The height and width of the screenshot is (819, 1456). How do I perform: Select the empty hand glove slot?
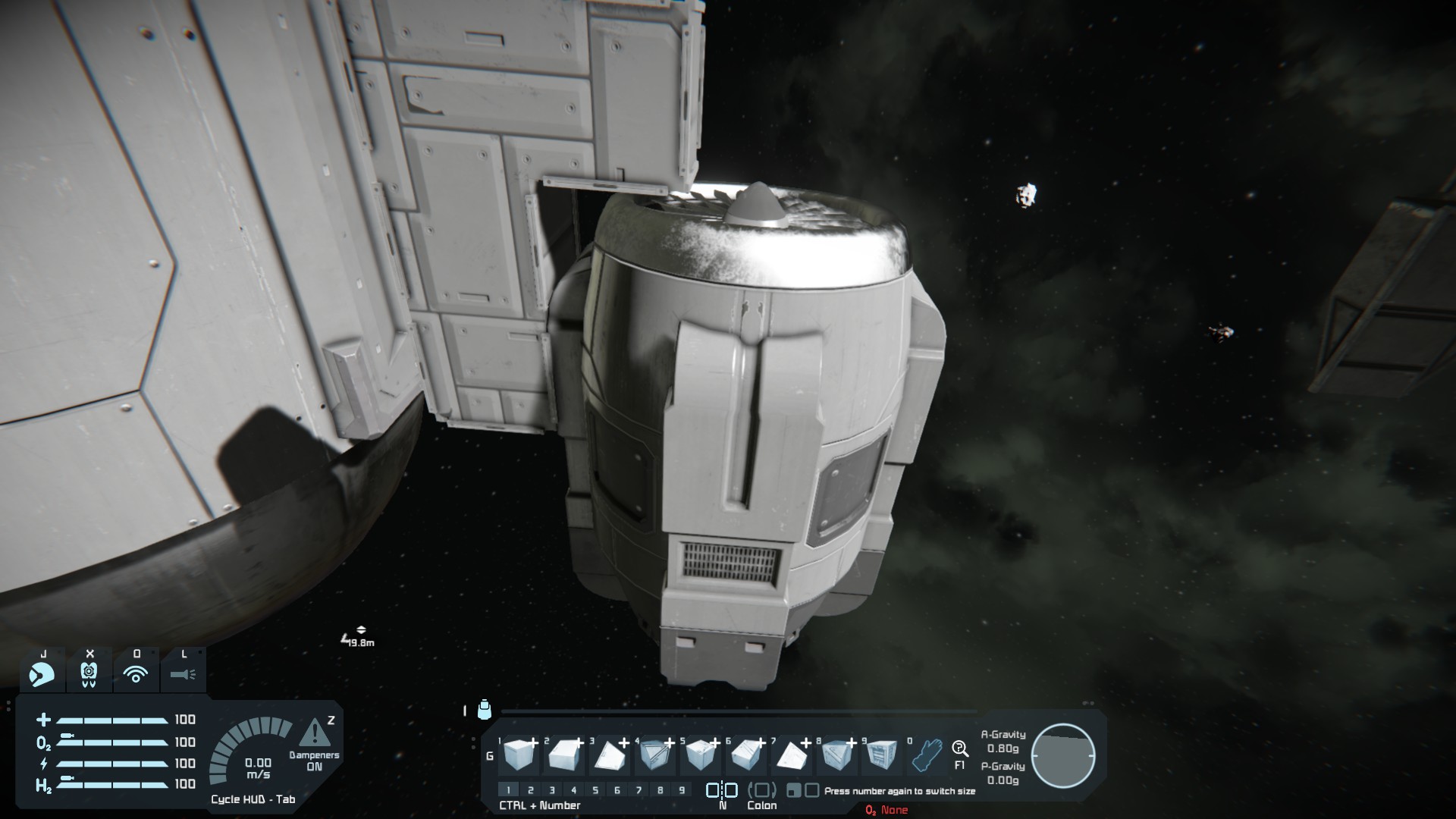[x=927, y=754]
